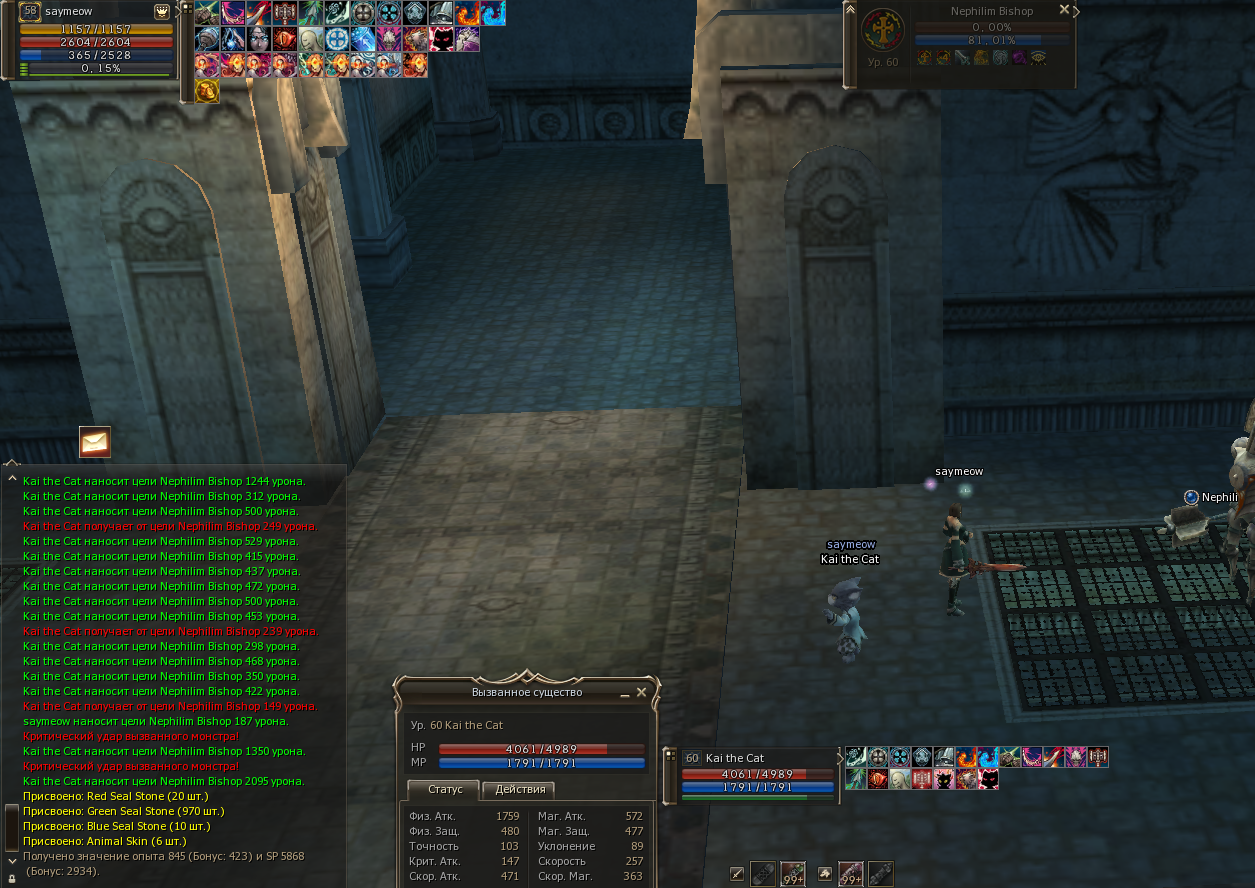Click the Nephilim Bishop cross emblem
The width and height of the screenshot is (1255, 888).
point(883,31)
